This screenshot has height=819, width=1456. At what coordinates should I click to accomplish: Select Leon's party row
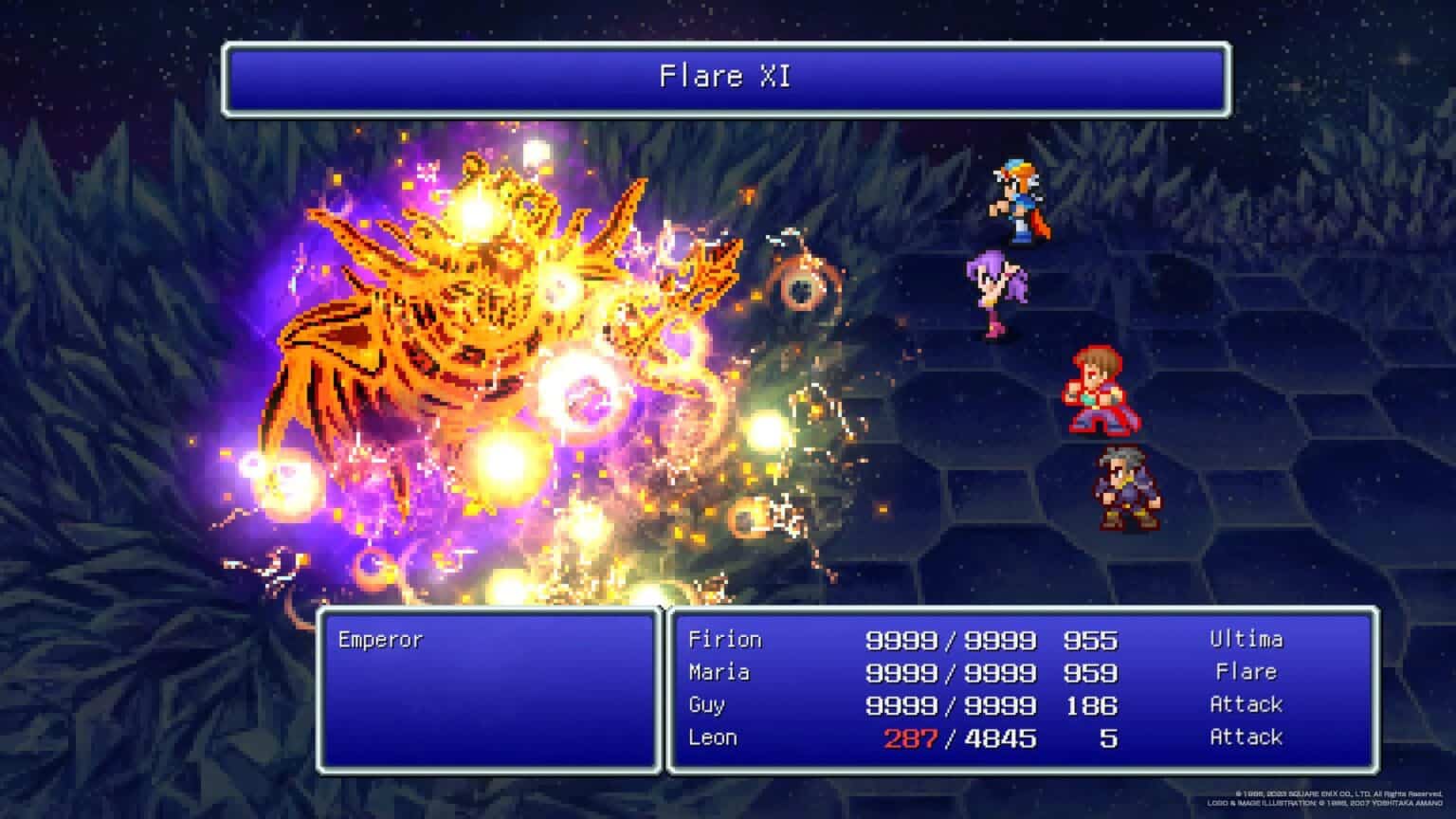click(713, 737)
